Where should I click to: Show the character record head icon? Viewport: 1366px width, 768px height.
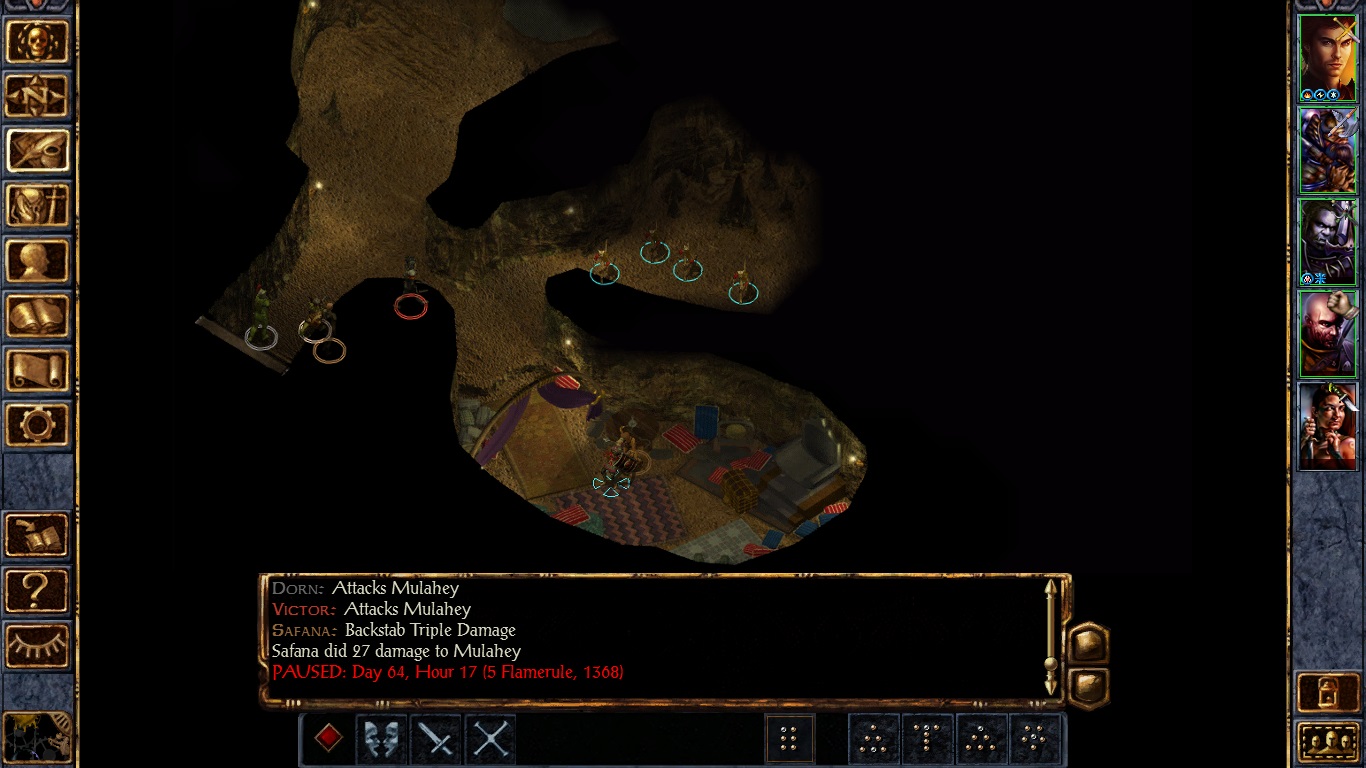(38, 261)
